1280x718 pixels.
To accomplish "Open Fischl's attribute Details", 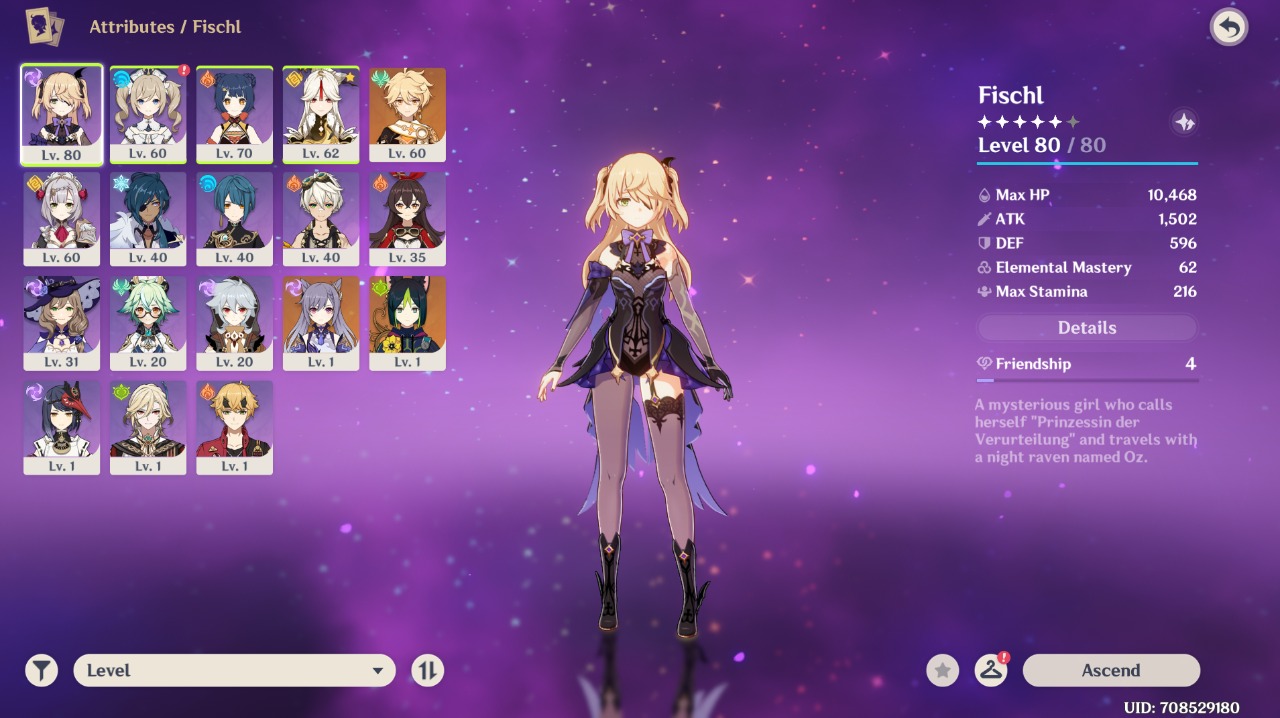I will 1087,328.
